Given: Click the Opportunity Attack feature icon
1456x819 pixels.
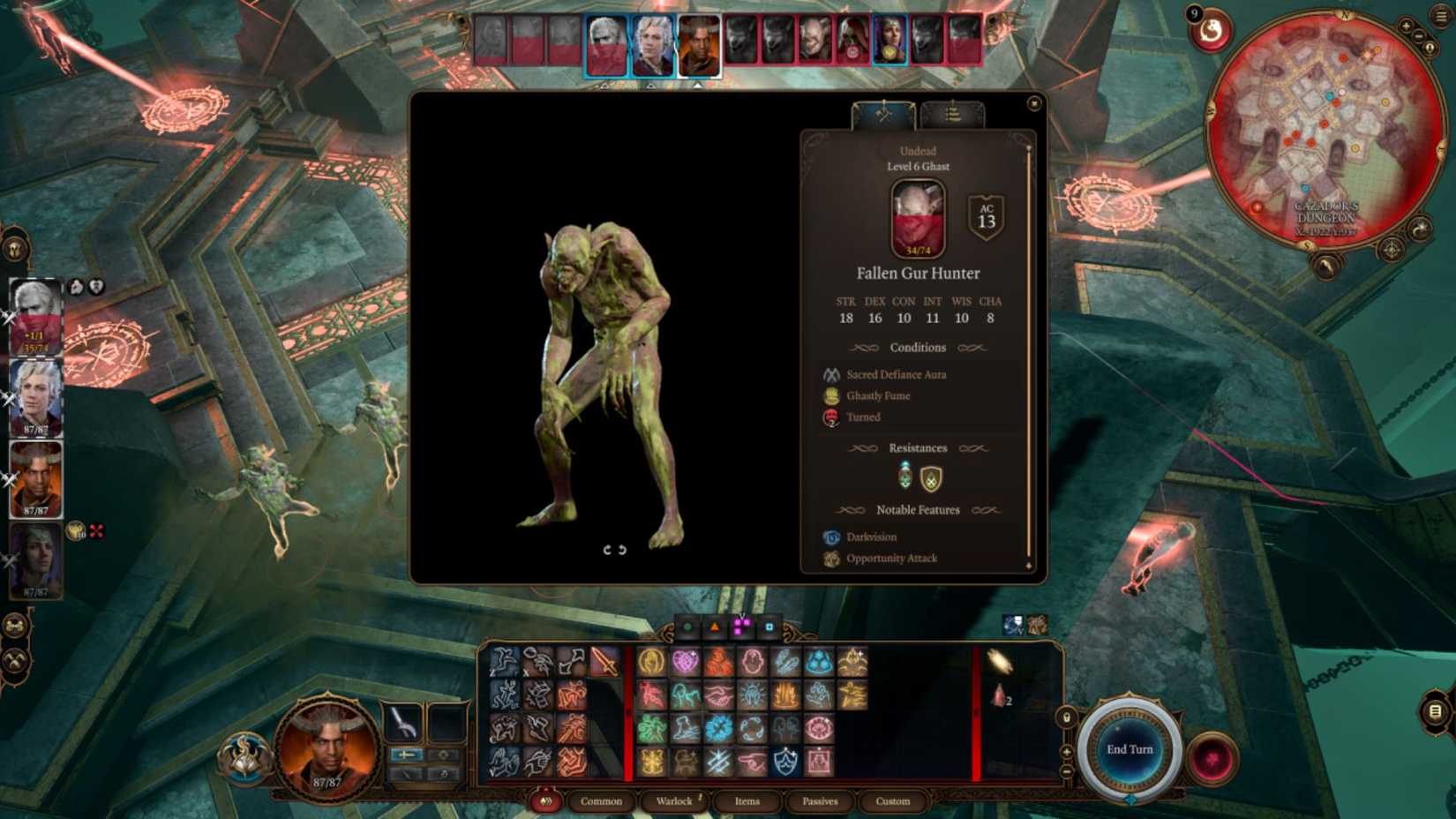Looking at the screenshot, I should [830, 558].
